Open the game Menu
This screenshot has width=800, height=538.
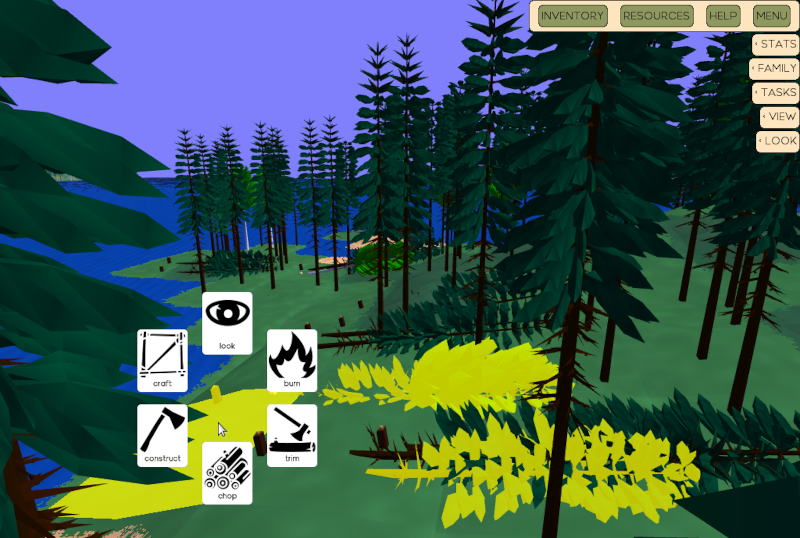click(x=772, y=16)
